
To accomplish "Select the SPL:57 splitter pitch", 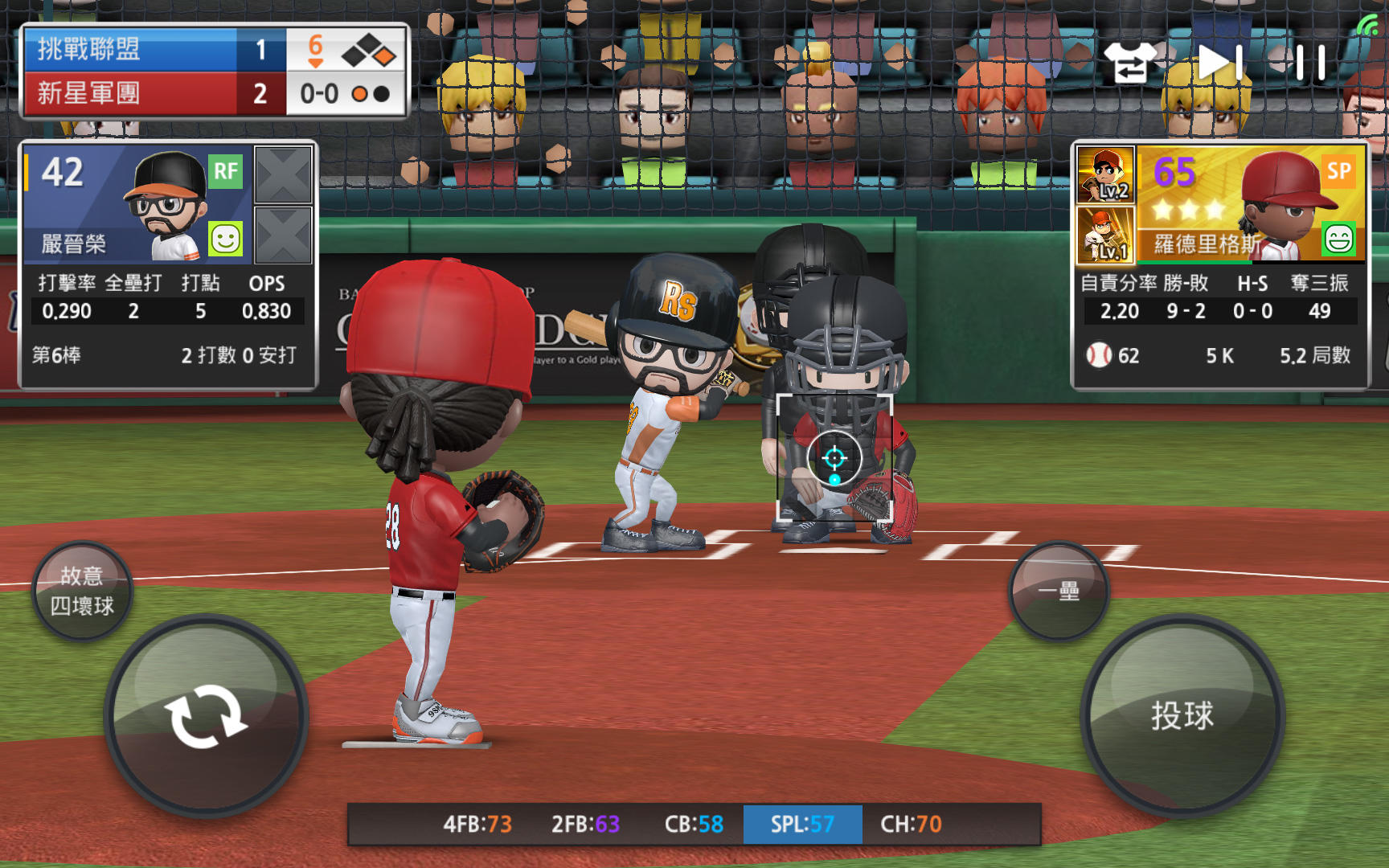I will [802, 824].
